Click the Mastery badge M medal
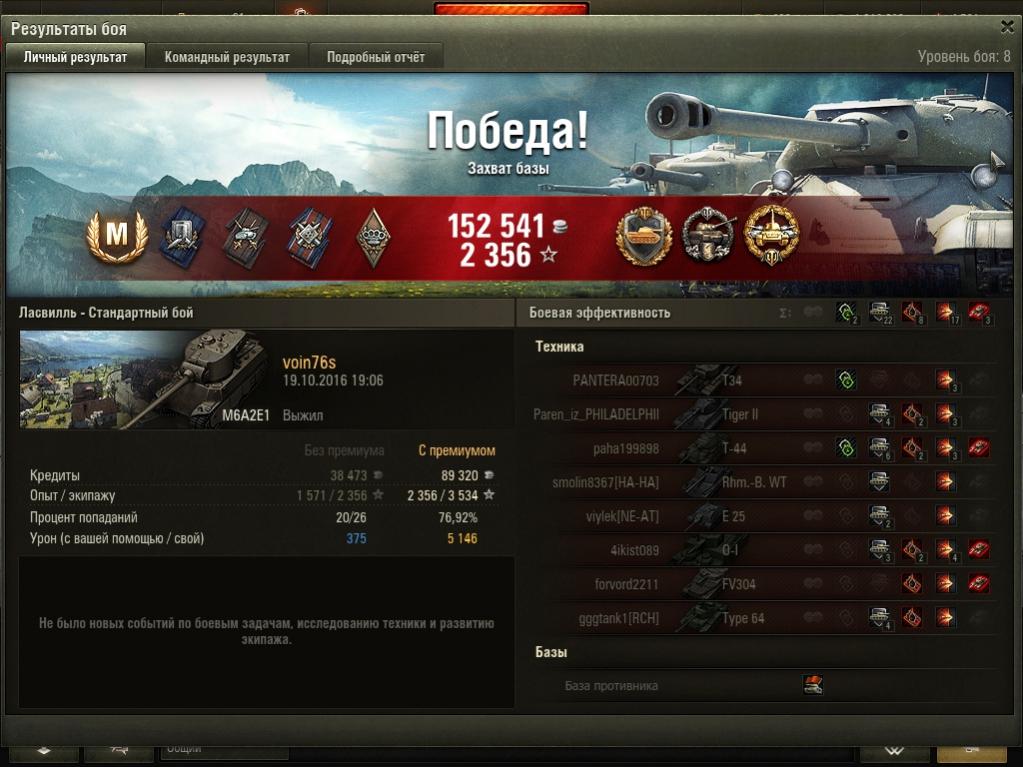1023x767 pixels. point(117,237)
